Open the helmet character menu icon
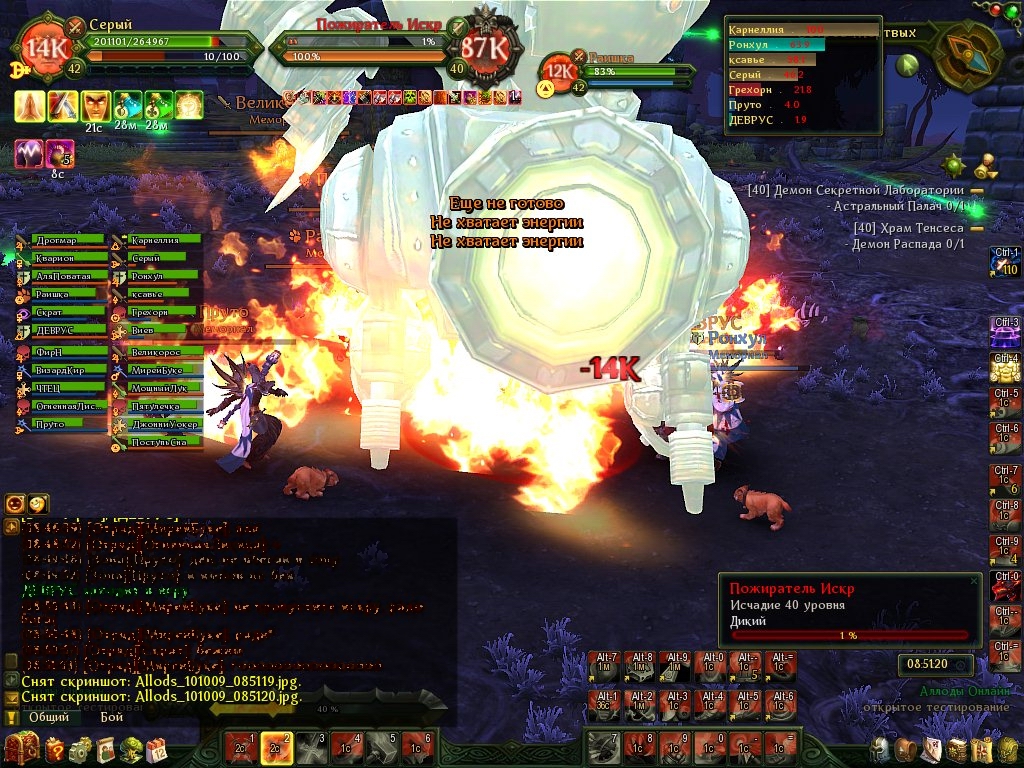 pyautogui.click(x=877, y=748)
